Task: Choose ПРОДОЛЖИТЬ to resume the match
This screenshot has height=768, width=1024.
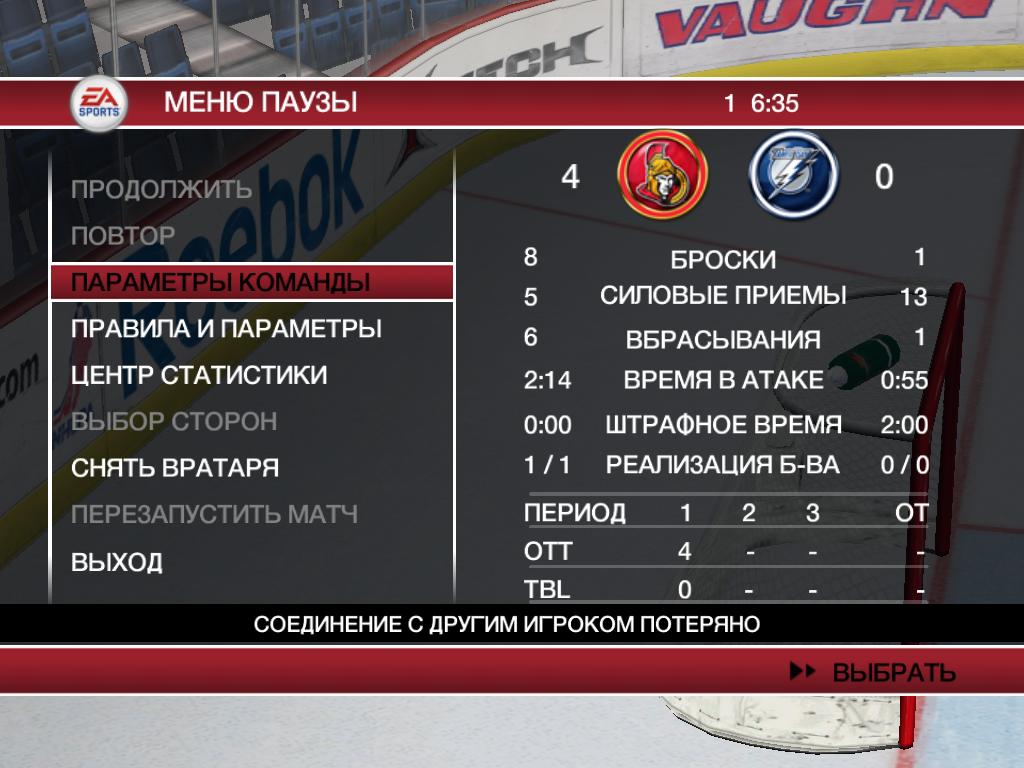Action: pos(161,189)
